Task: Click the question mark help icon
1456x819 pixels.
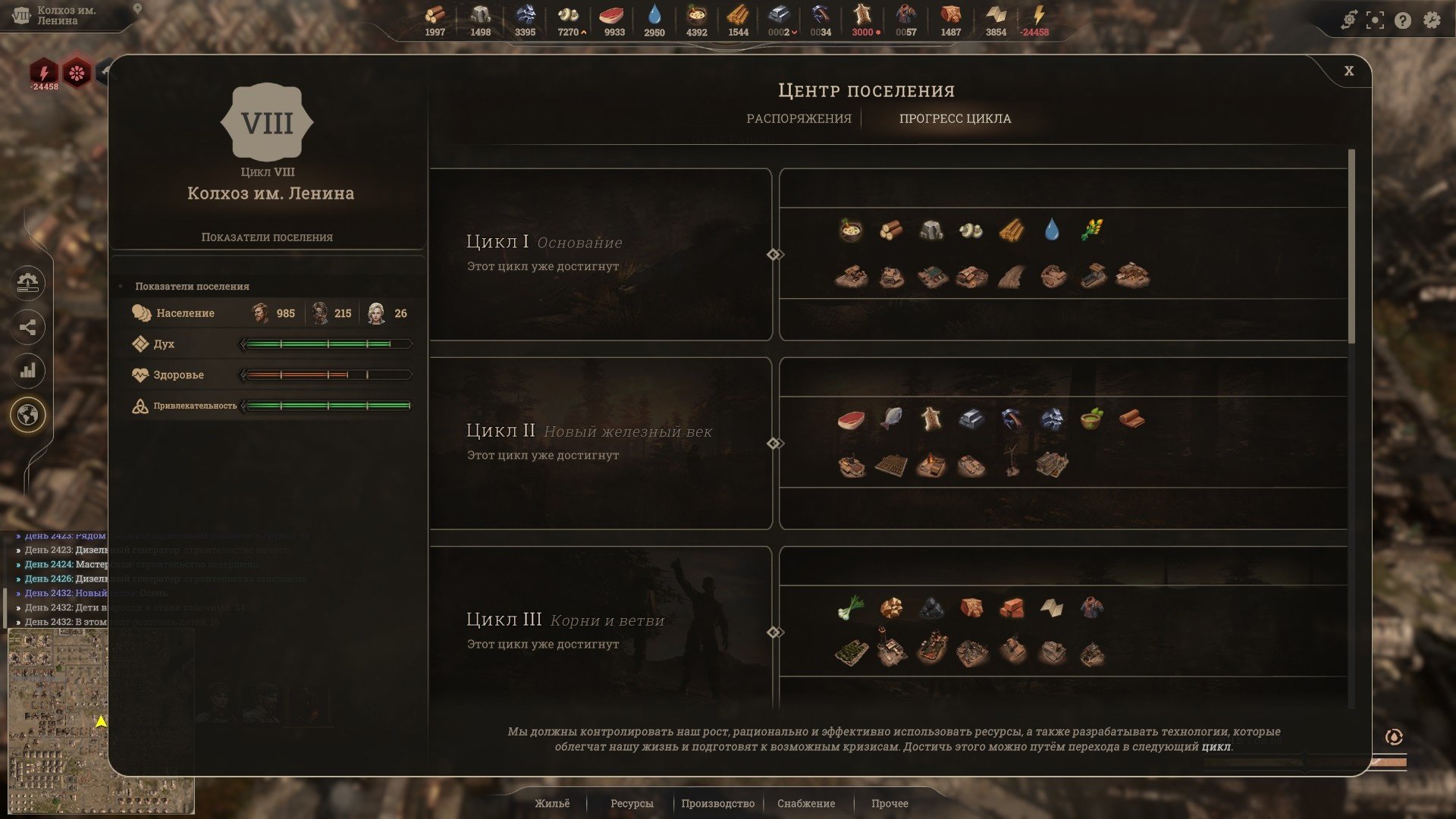Action: (1403, 20)
